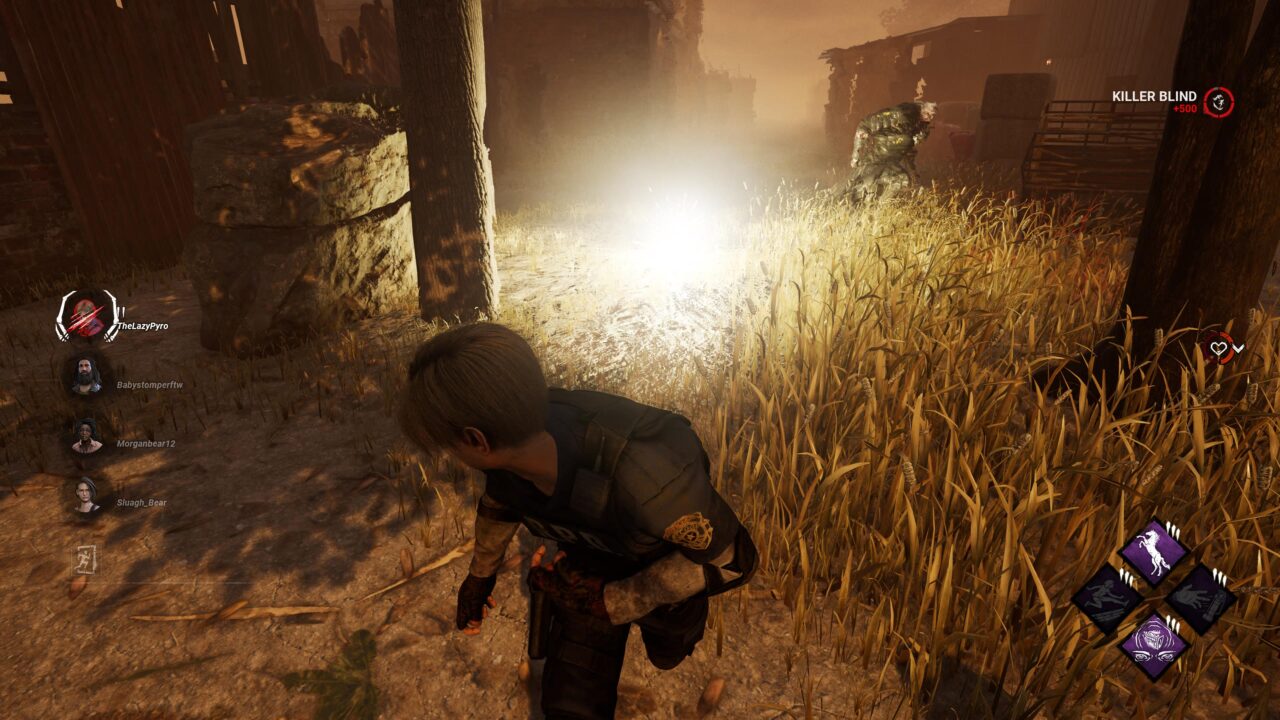
Task: Select the hooded mask perk icon
Action: (x=1153, y=645)
